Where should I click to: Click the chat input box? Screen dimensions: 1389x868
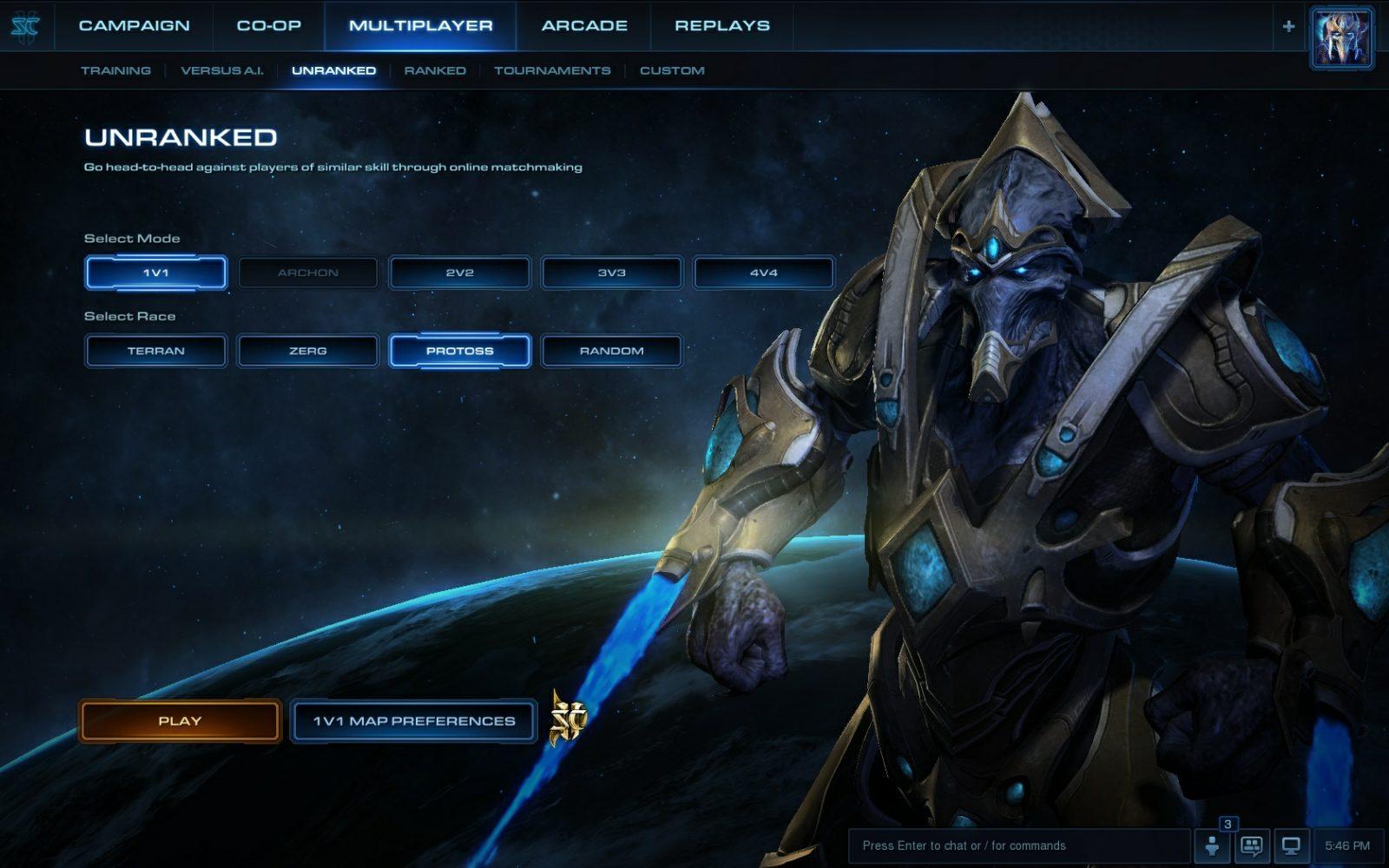pyautogui.click(x=1016, y=845)
